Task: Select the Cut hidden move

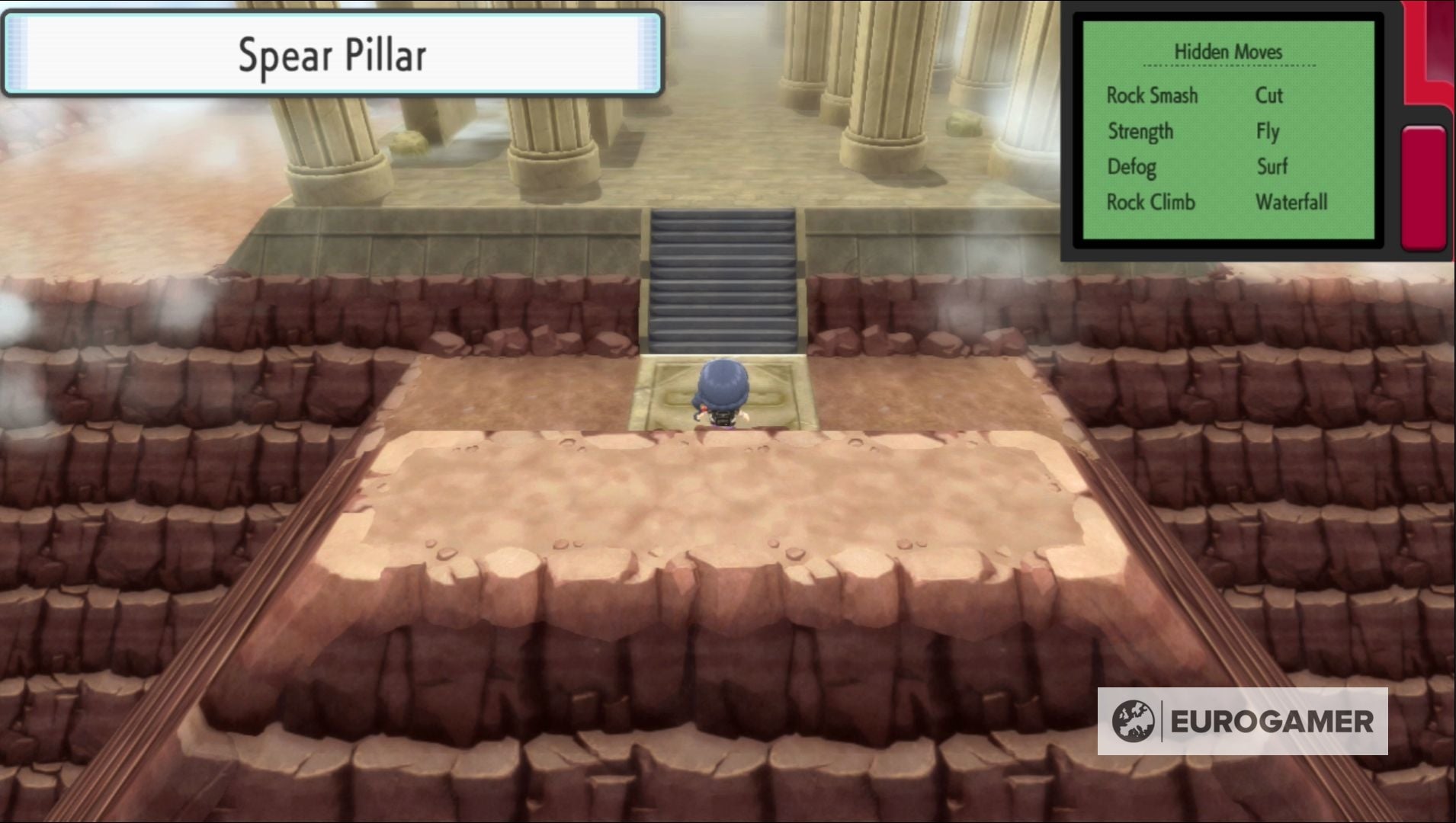Action: 1269,95
